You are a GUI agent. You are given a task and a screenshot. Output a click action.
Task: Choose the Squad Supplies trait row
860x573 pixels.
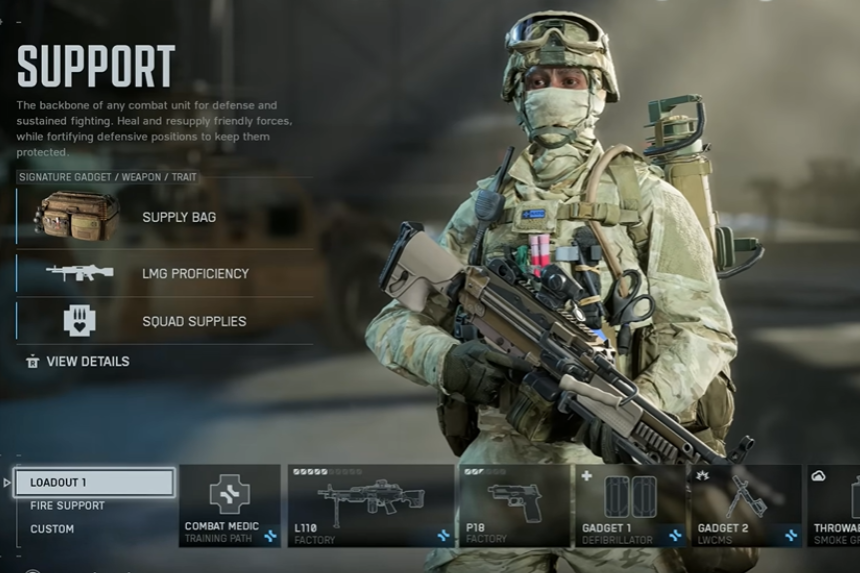[165, 321]
